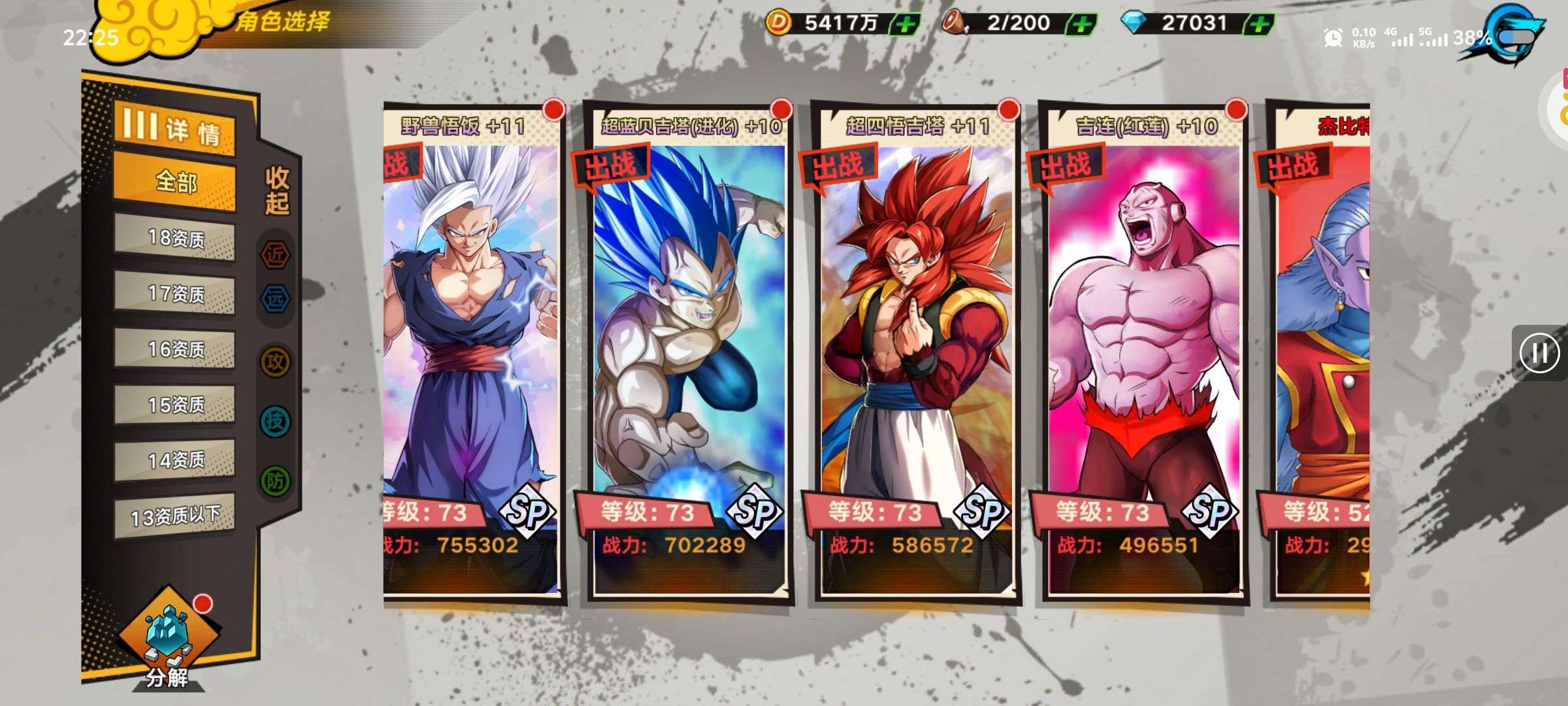Toggle the 近 melee type filter
1568x706 pixels.
[x=275, y=254]
